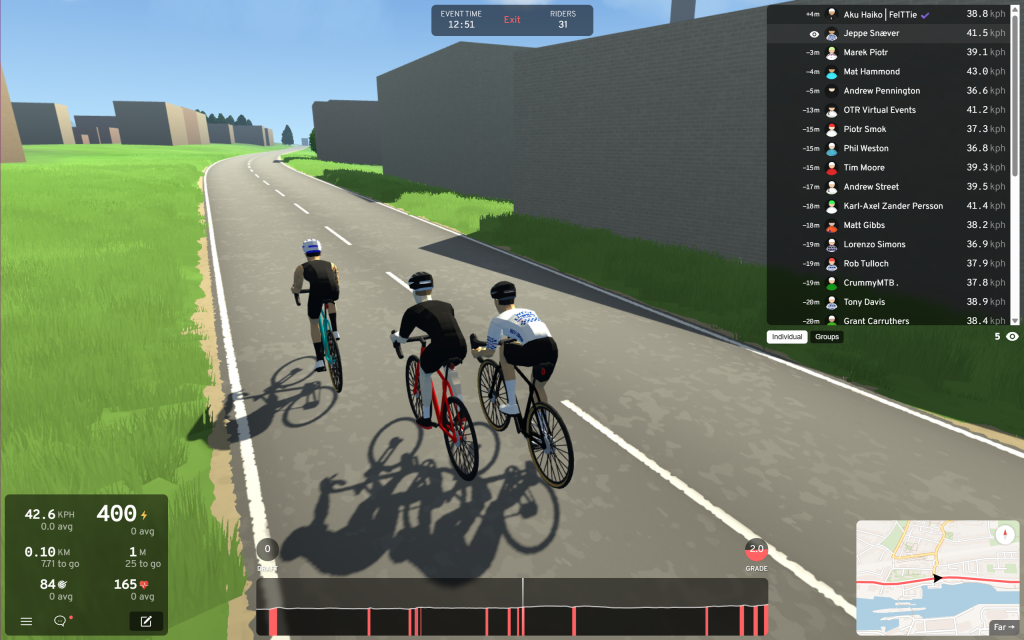Open the chat speech-bubble icon
Viewport: 1024px width, 640px height.
click(60, 621)
